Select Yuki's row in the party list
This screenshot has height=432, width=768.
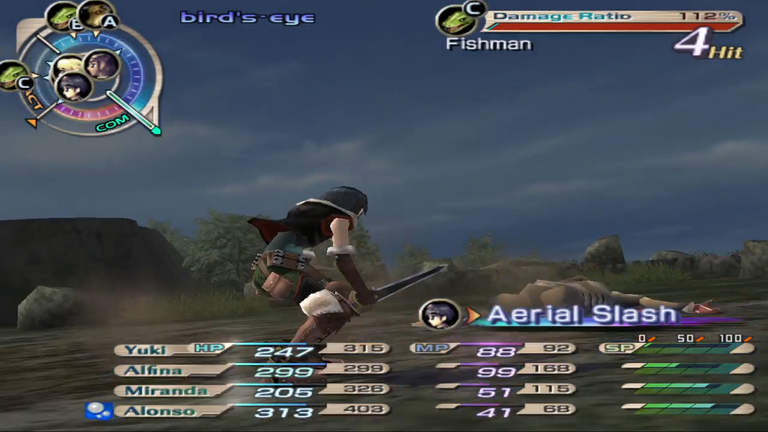coord(150,350)
